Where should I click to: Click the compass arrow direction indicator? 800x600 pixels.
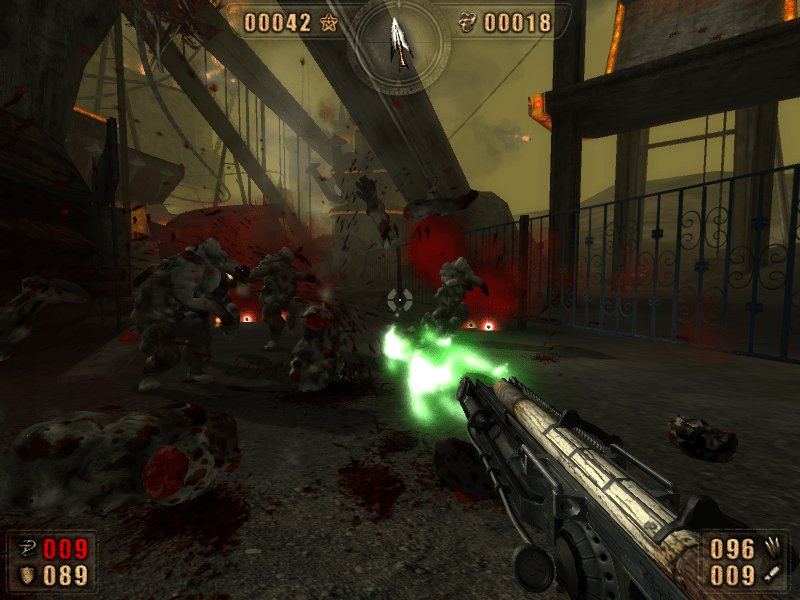[400, 40]
